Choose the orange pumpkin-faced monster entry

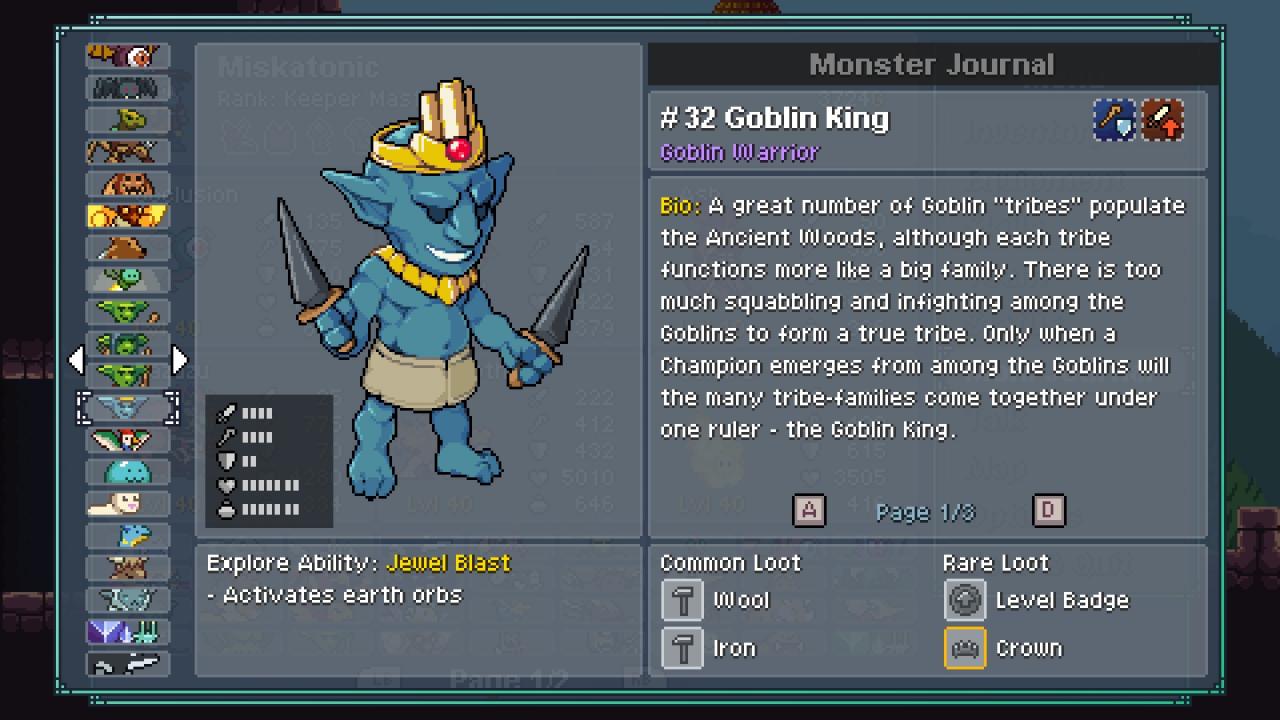tap(128, 185)
